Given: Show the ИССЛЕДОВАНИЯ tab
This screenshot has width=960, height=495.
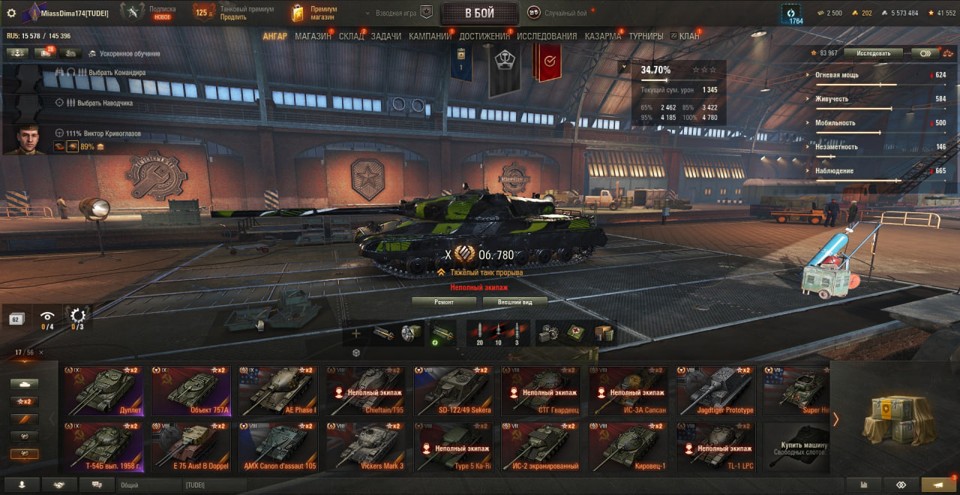Looking at the screenshot, I should (x=547, y=36).
